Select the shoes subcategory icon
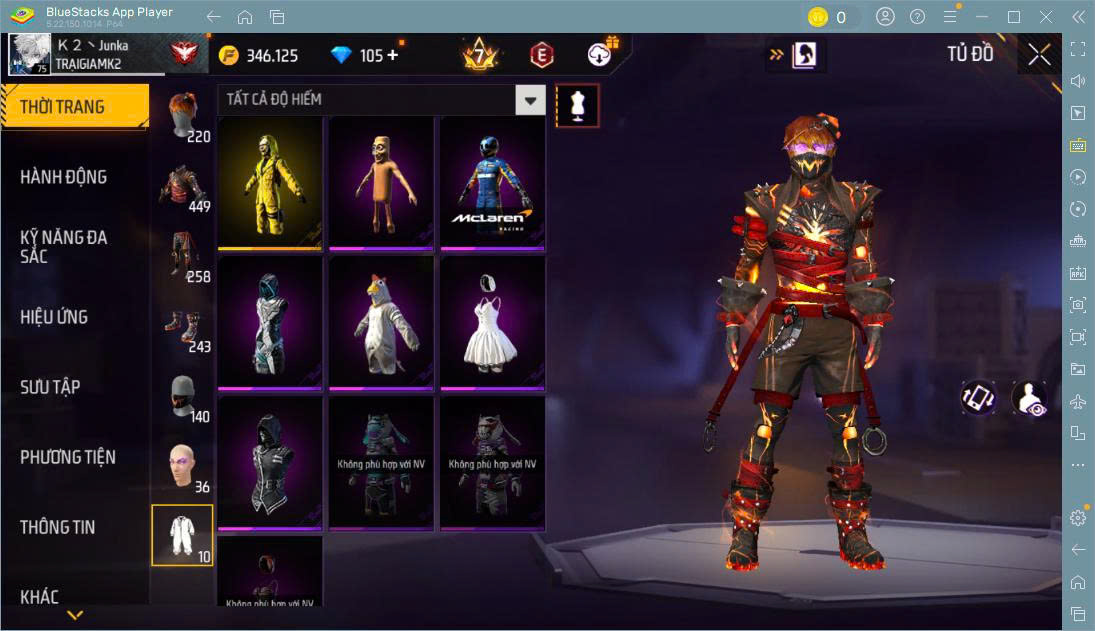The image size is (1095, 631). [x=182, y=327]
